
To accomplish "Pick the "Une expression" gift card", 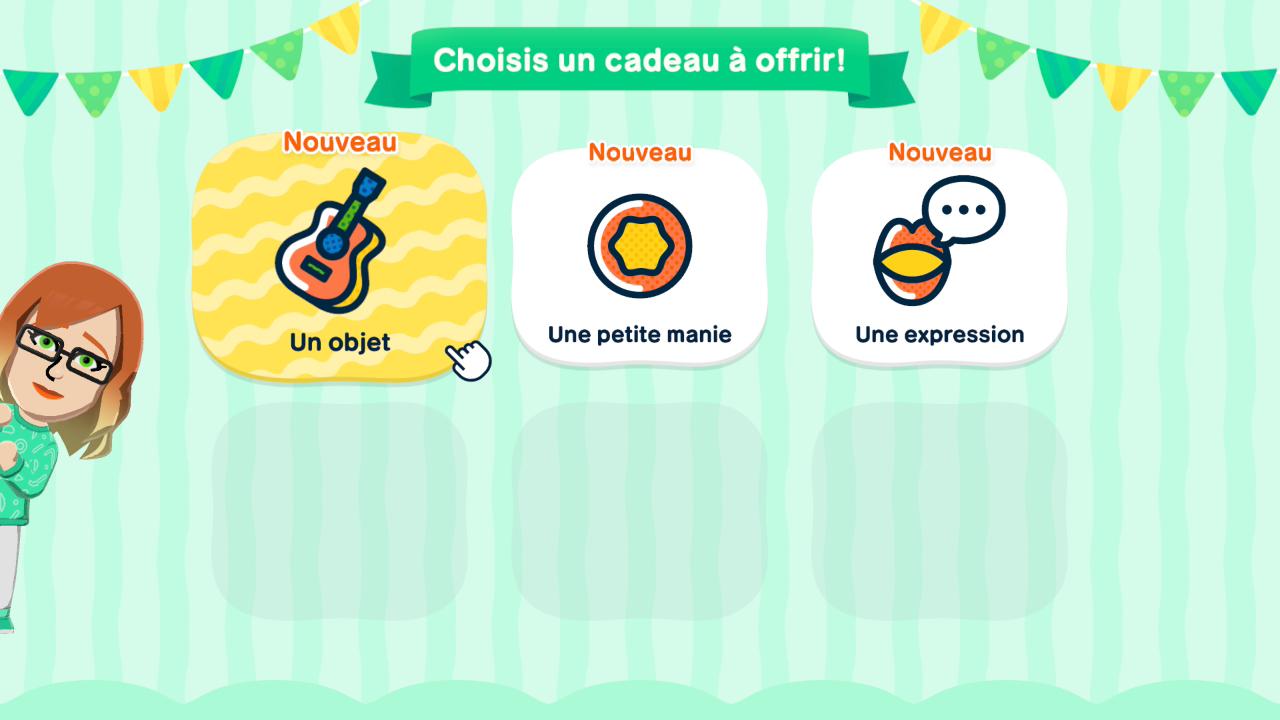I will point(939,258).
